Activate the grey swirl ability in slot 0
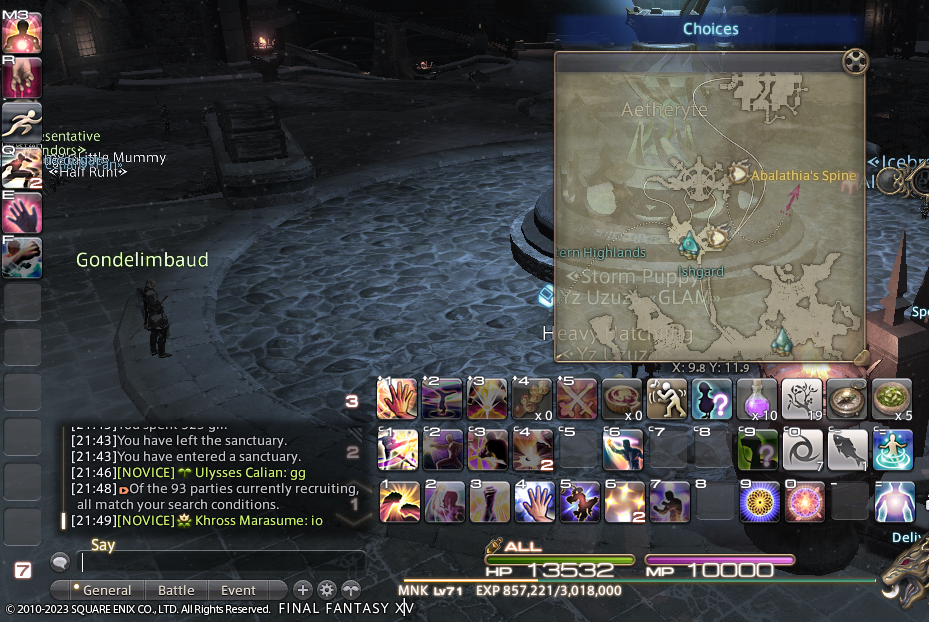Image resolution: width=929 pixels, height=622 pixels. (x=801, y=450)
